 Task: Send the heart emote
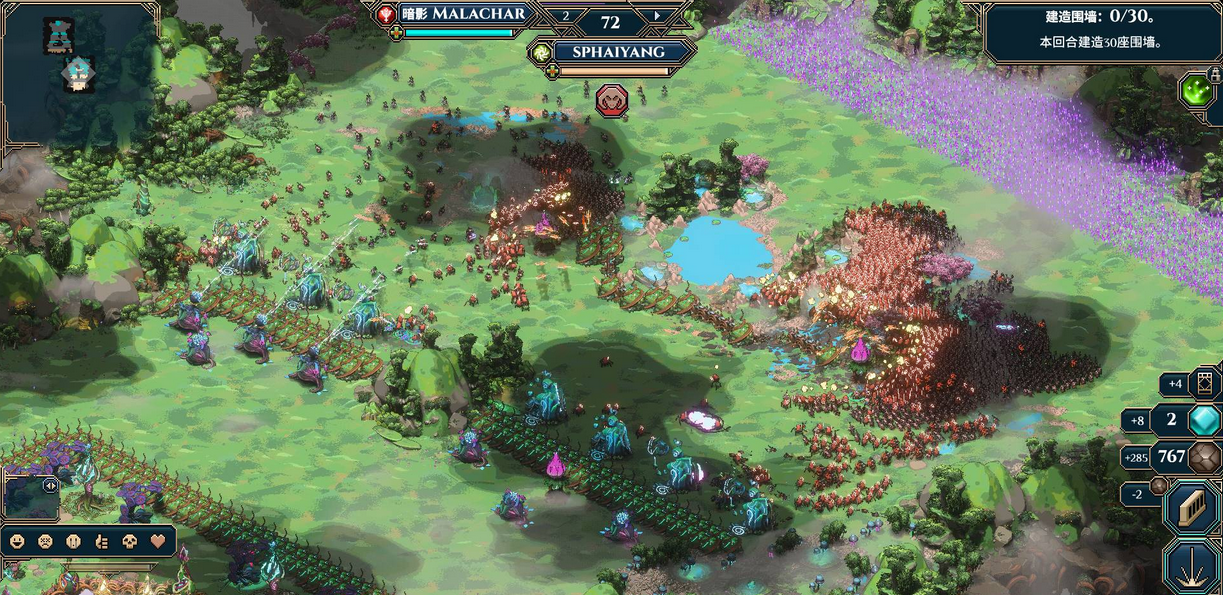click(158, 541)
